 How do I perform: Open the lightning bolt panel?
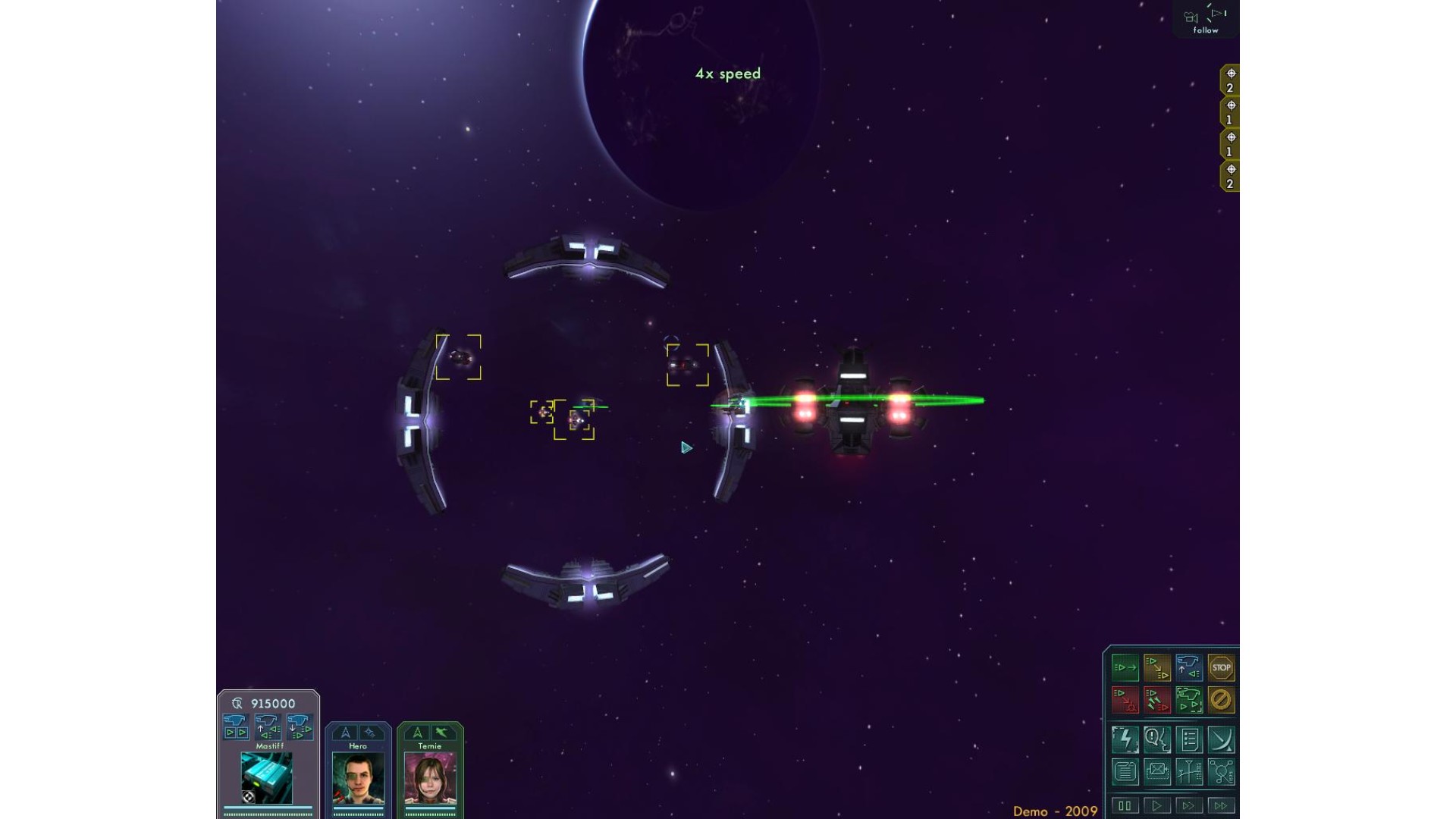click(x=1125, y=739)
